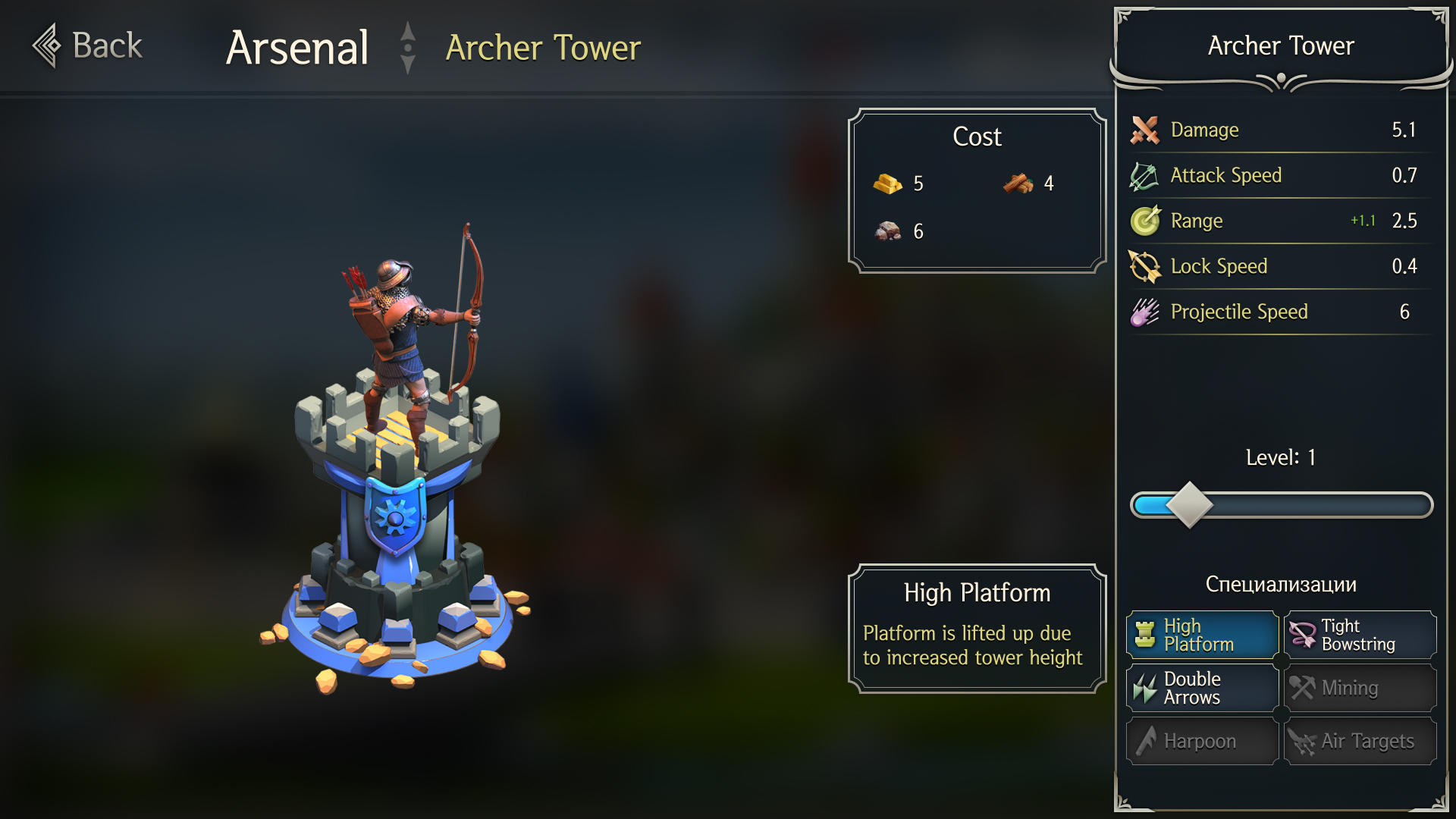Click the down arrow beside Arsenal
The image size is (1456, 819).
(x=408, y=64)
